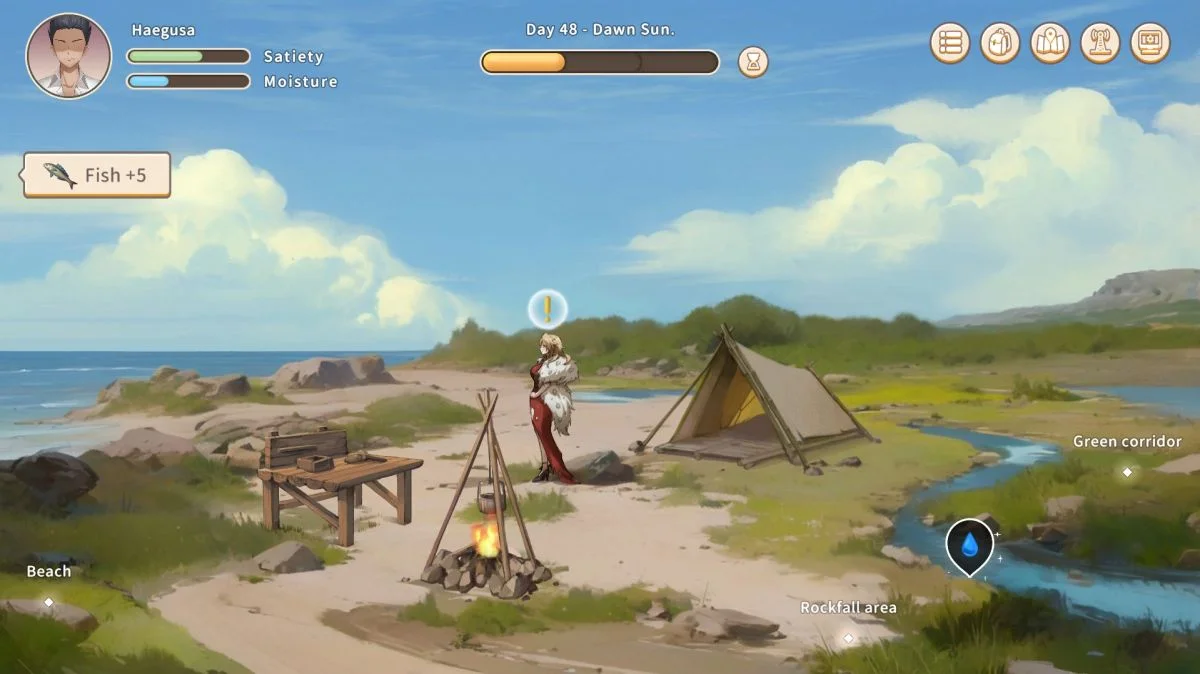Screen dimensions: 1200x674
Task: Open the backpack inventory
Action: coord(1000,43)
